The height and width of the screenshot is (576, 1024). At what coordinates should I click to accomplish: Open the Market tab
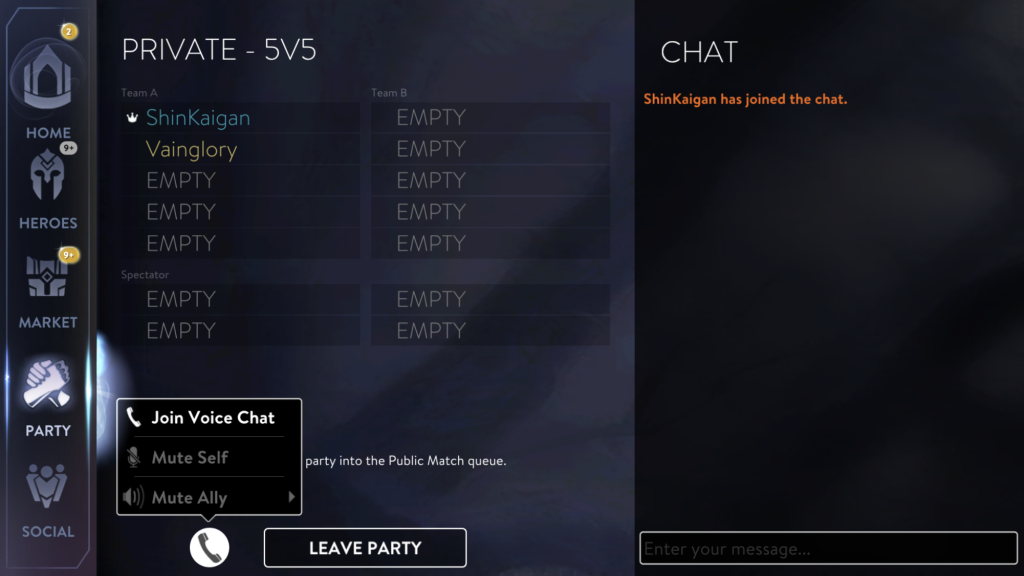point(48,288)
